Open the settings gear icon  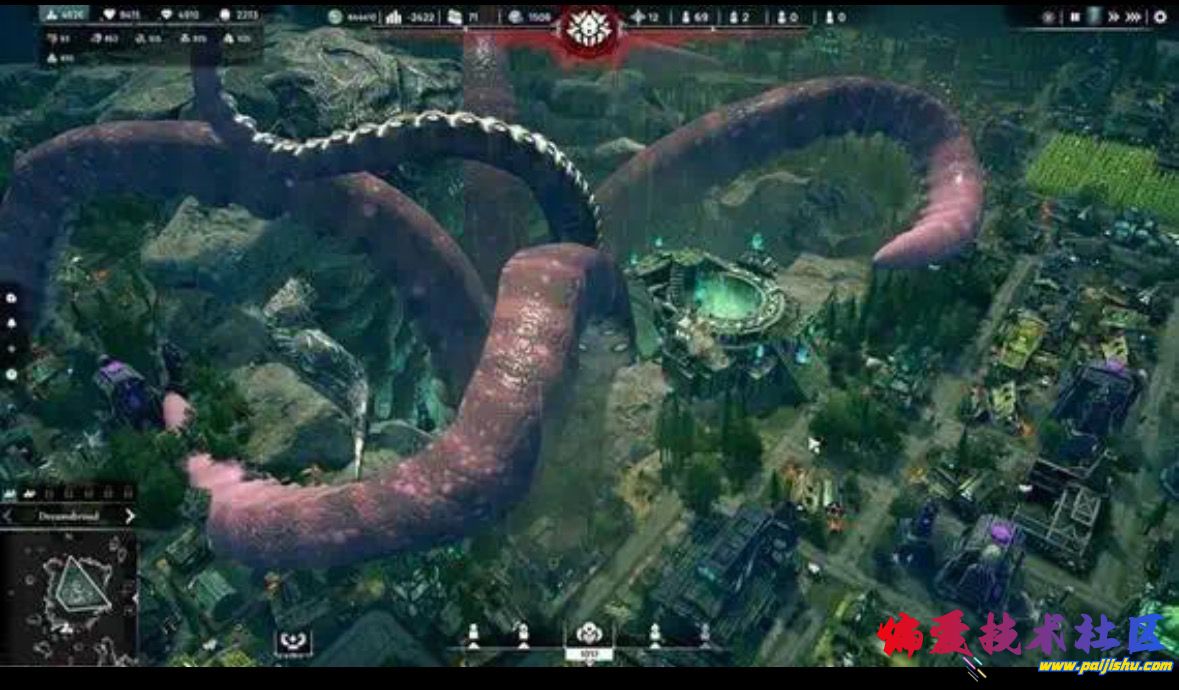click(1160, 17)
